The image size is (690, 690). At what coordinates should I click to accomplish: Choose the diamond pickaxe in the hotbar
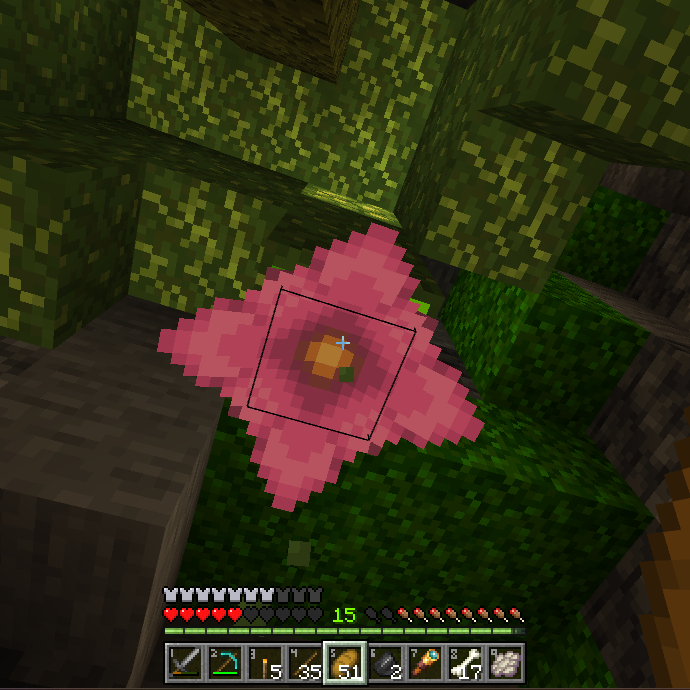(225, 663)
